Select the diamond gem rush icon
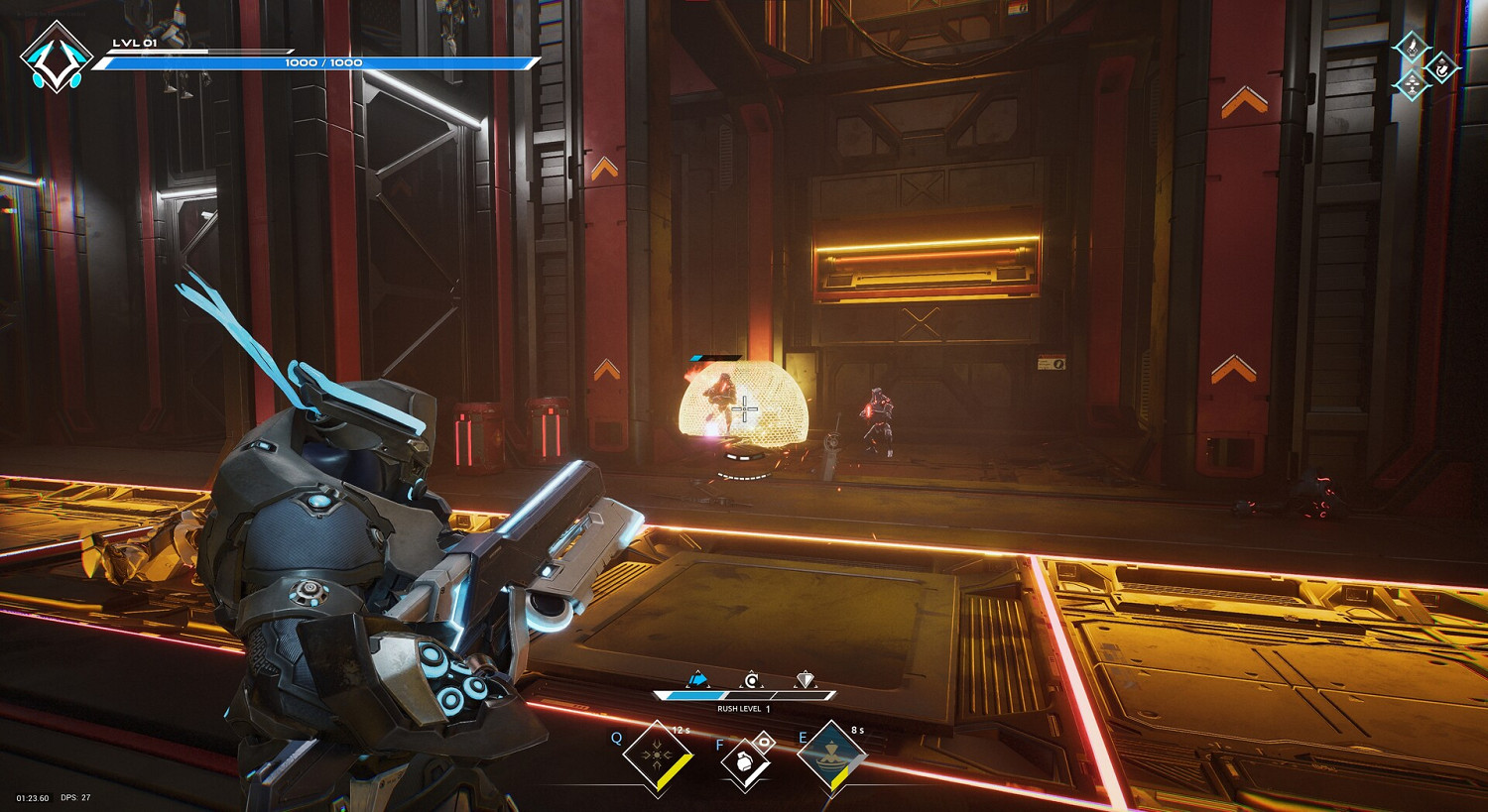 (x=806, y=680)
